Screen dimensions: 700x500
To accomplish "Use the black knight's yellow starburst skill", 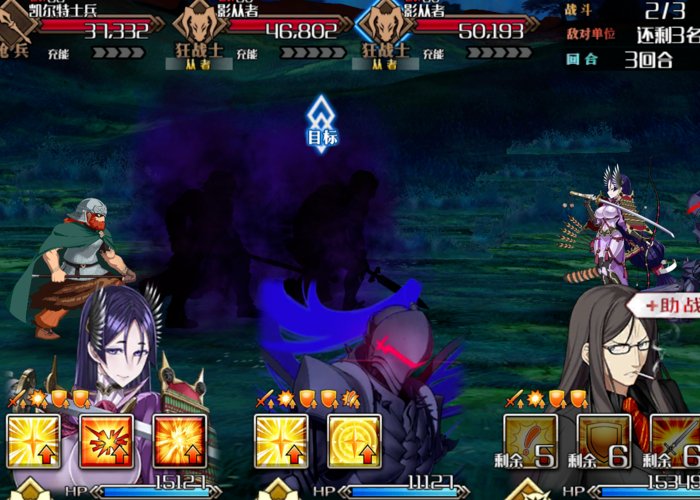I will 281,441.
